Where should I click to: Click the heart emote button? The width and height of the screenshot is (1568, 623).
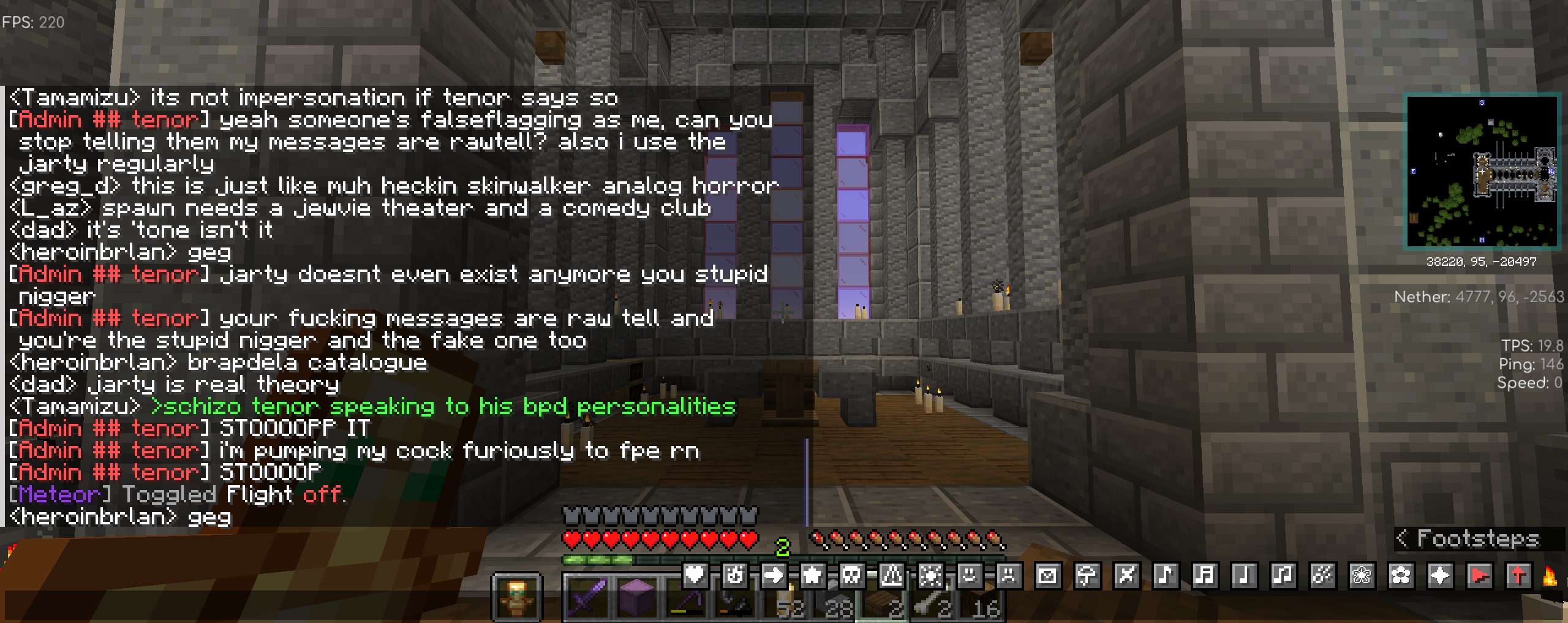point(695,575)
